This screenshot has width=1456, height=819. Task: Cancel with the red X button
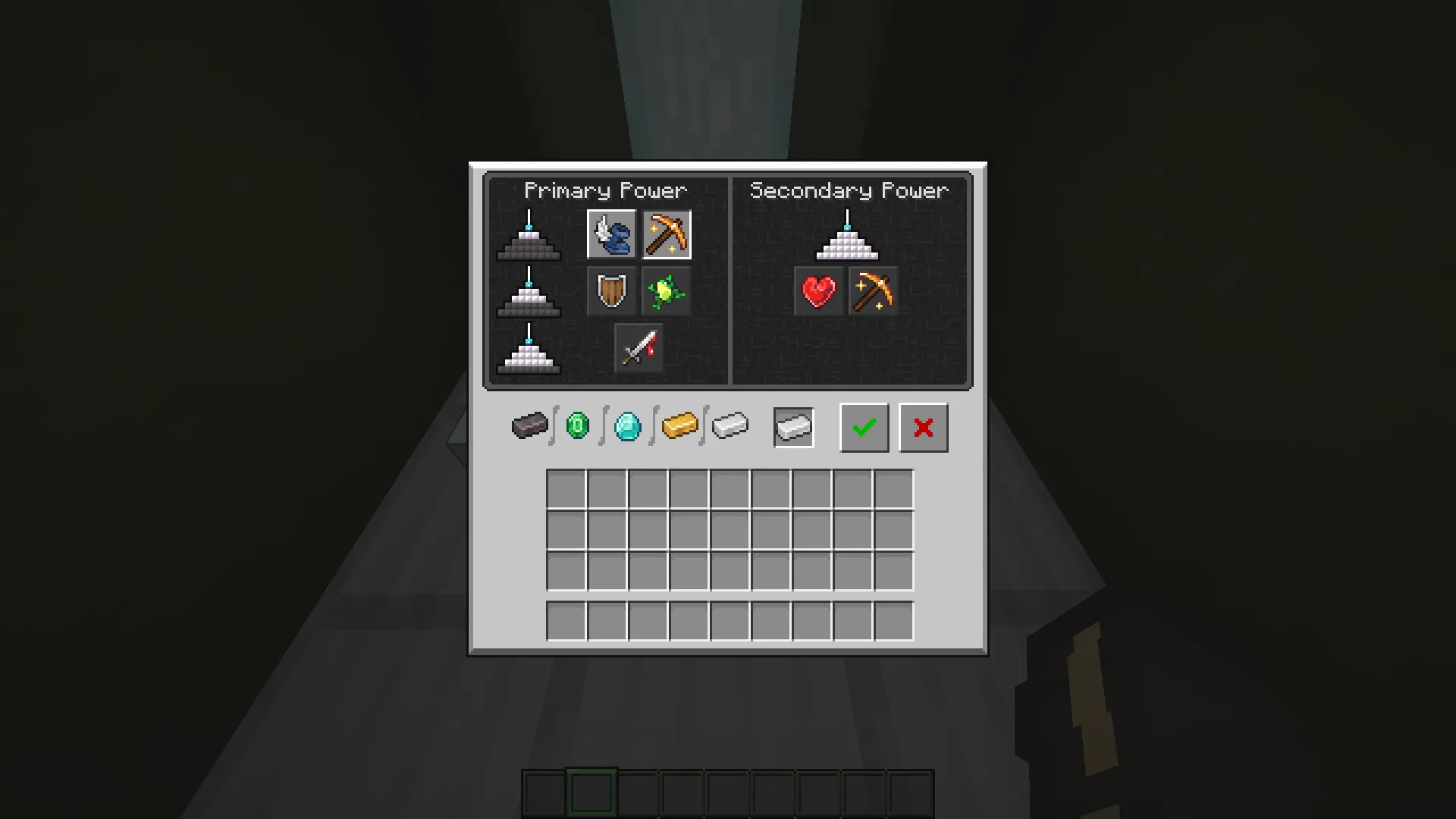click(x=923, y=427)
